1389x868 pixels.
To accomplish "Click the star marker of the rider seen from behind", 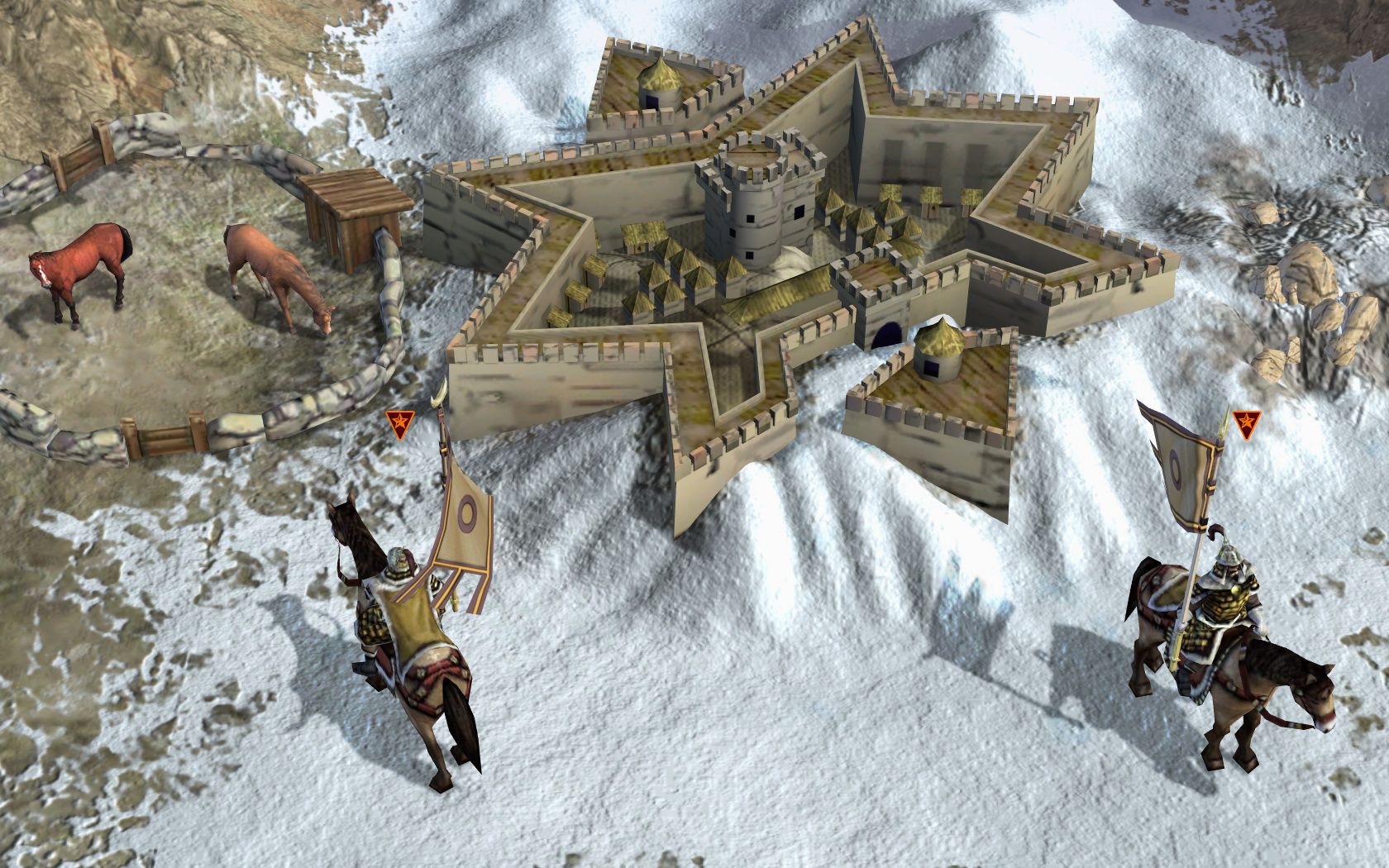I will pos(400,424).
